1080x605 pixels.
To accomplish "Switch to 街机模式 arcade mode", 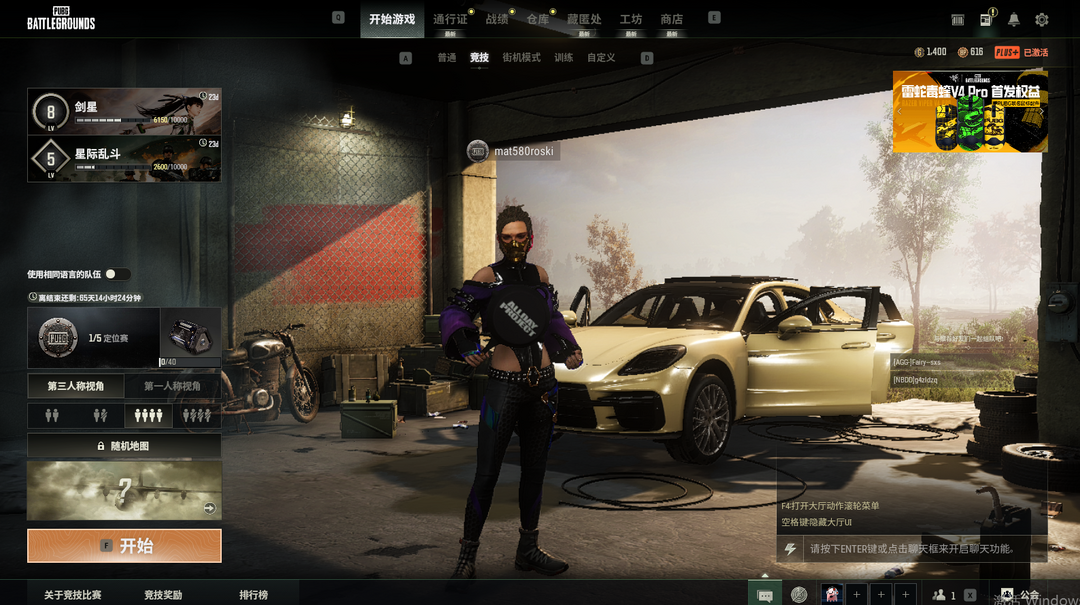I will tap(521, 58).
